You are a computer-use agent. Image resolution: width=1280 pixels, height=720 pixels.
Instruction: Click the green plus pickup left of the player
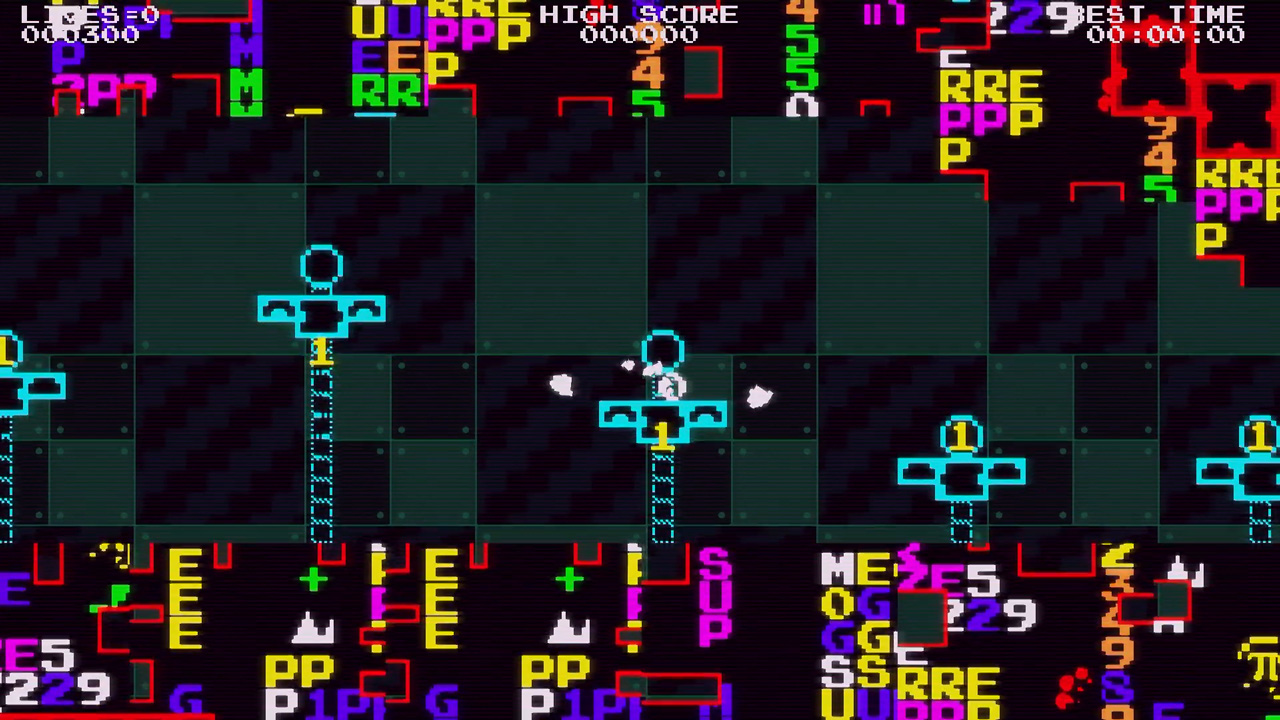tap(313, 578)
